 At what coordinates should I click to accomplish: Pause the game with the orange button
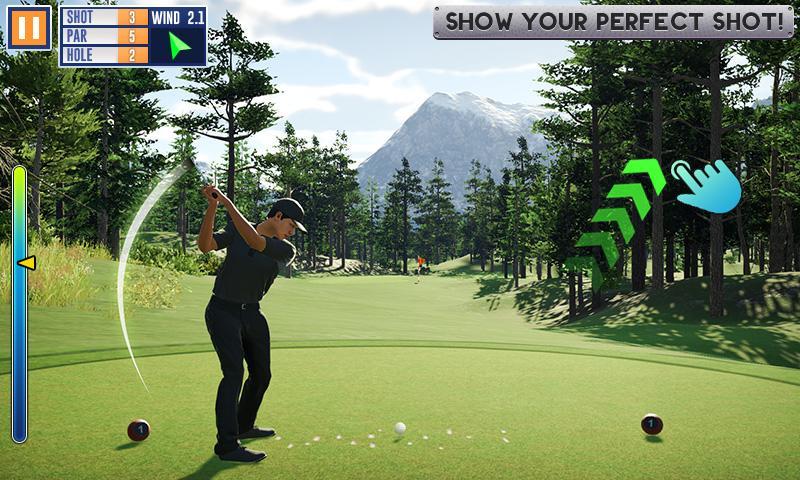[29, 28]
